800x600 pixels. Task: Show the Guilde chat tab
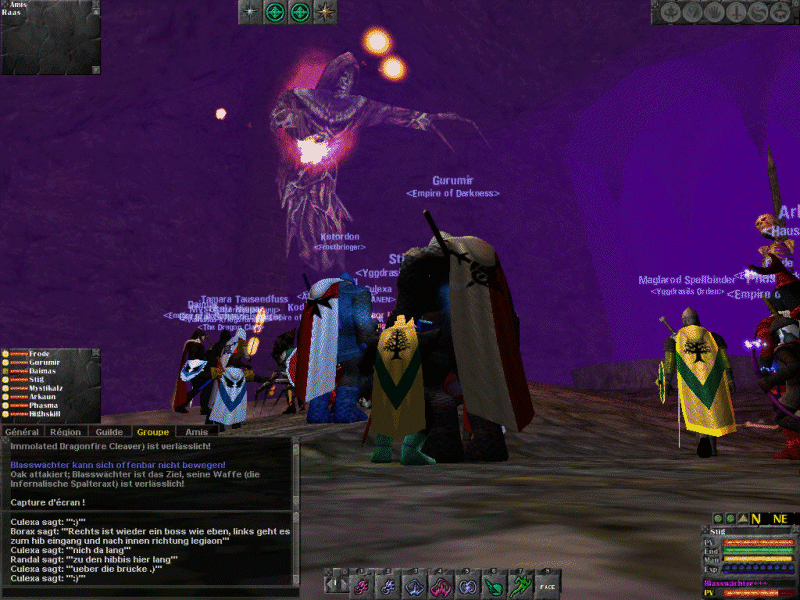(x=108, y=432)
